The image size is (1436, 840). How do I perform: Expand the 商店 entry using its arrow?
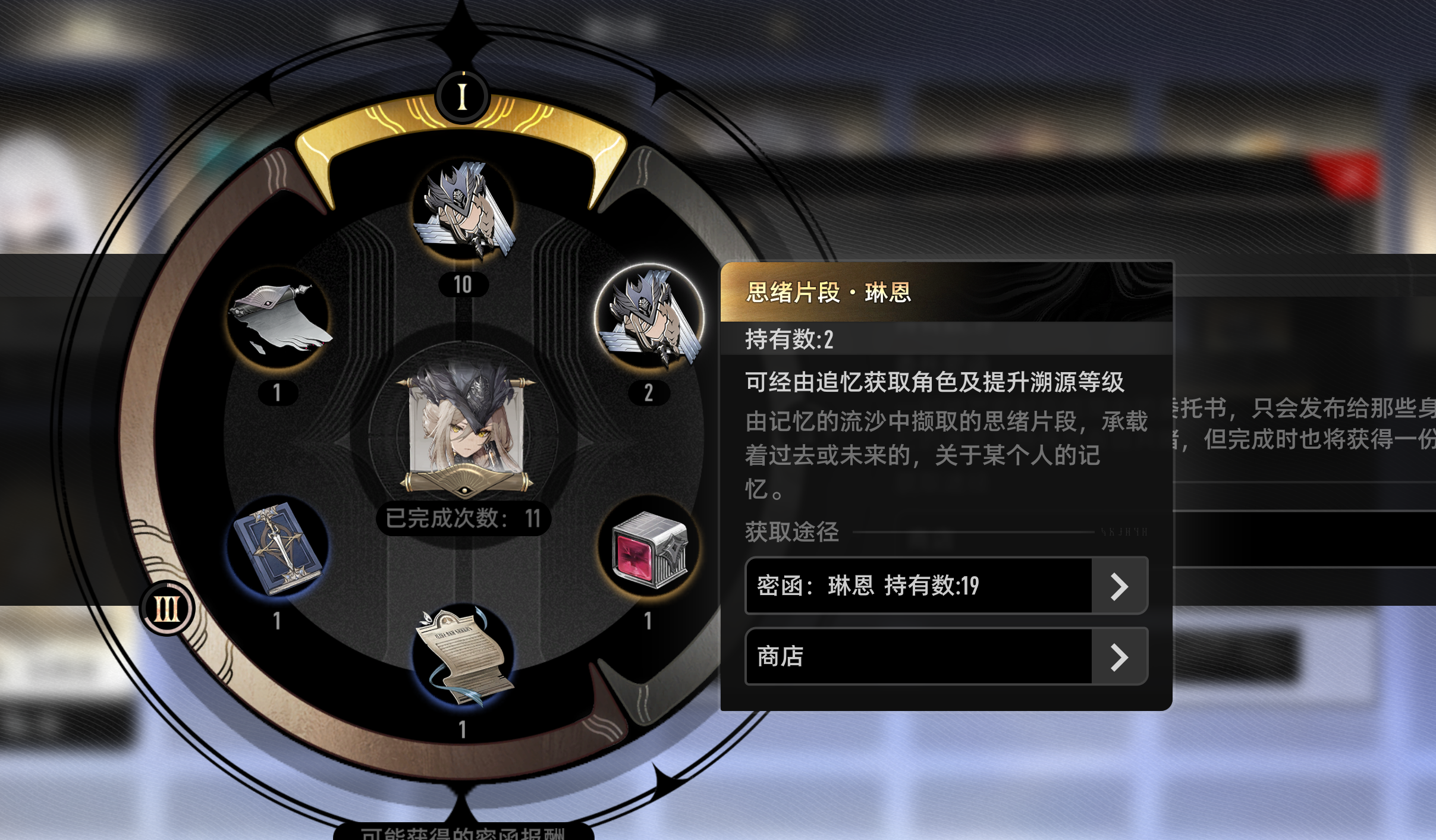[x=1120, y=657]
